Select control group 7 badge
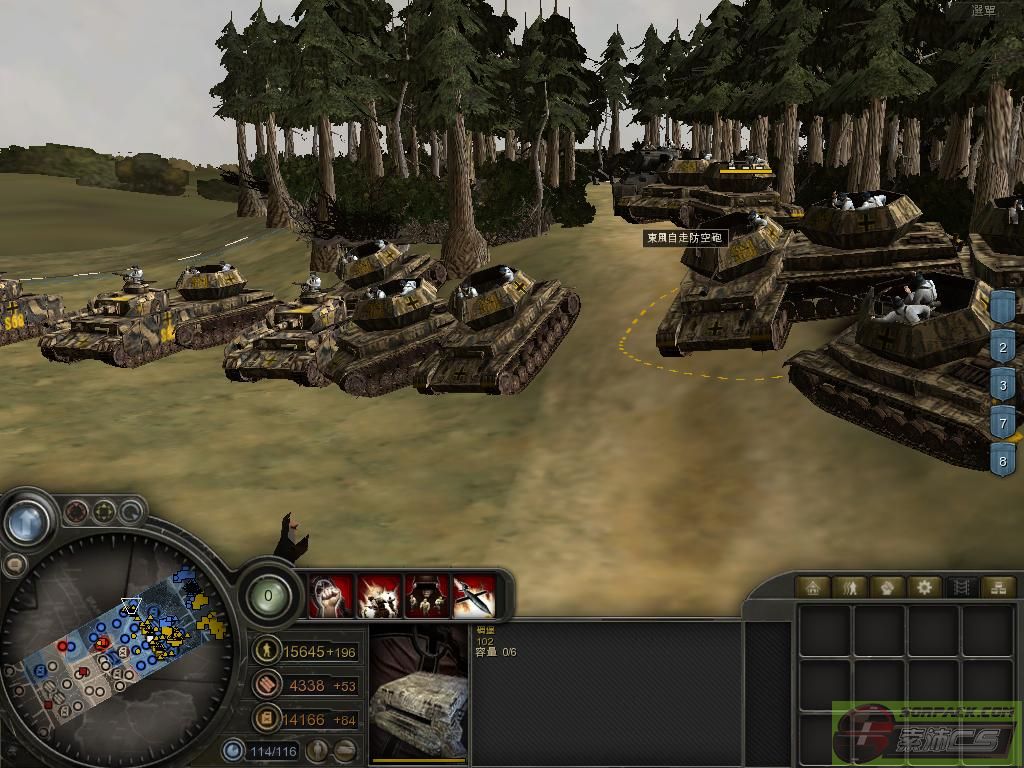The image size is (1024, 768). (1003, 422)
